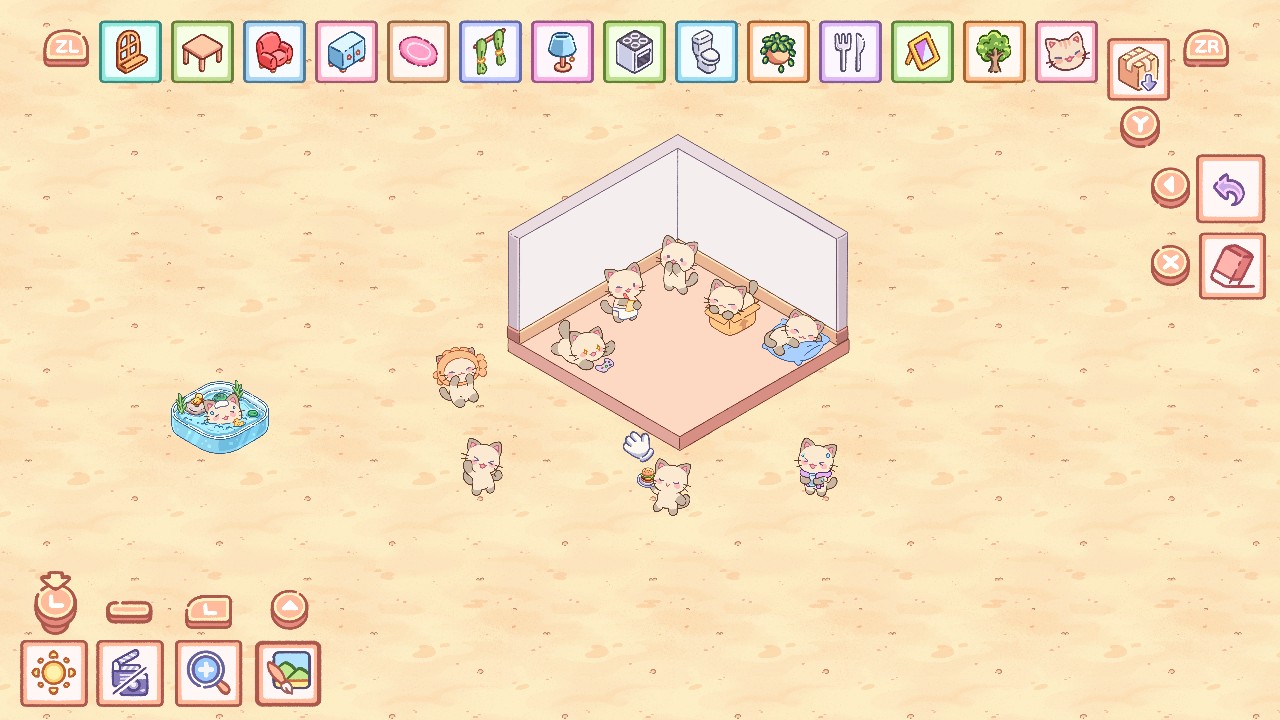The image size is (1280, 720).
Task: Open the cutlery food category
Action: click(850, 52)
